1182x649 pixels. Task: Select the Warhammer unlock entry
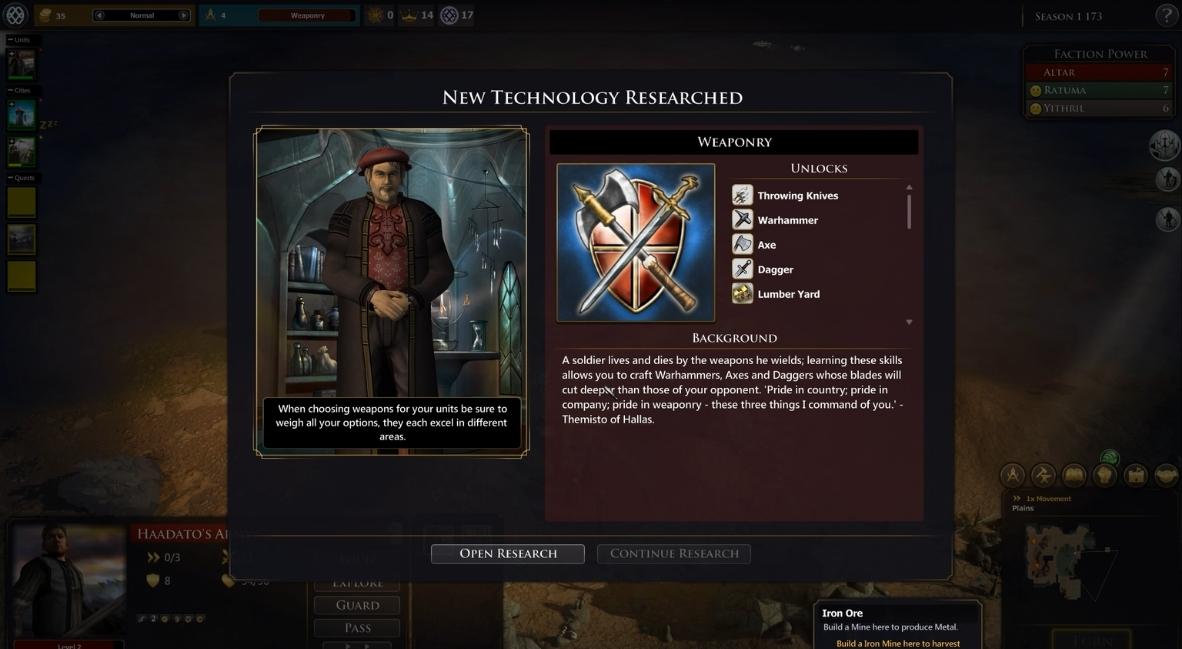coord(787,220)
